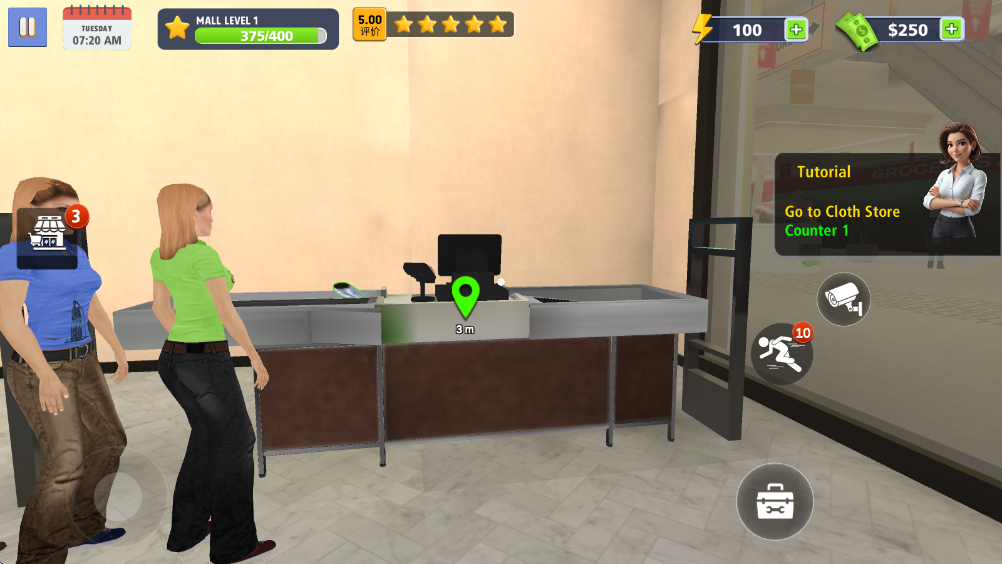Activate the sprint running button
Screen dimensions: 1002x564
tap(781, 354)
